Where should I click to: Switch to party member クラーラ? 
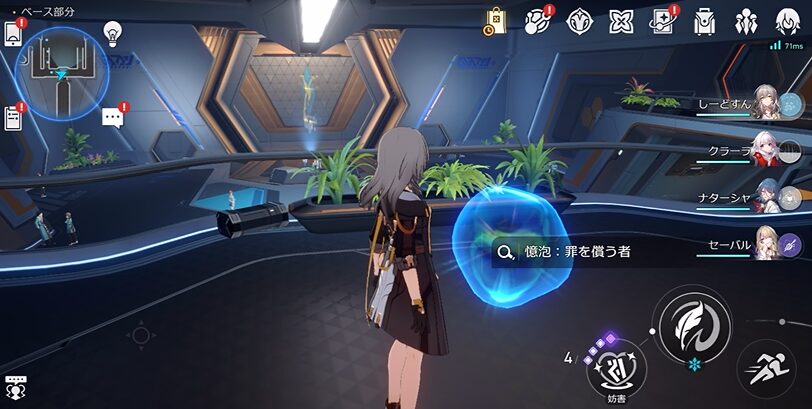766,151
